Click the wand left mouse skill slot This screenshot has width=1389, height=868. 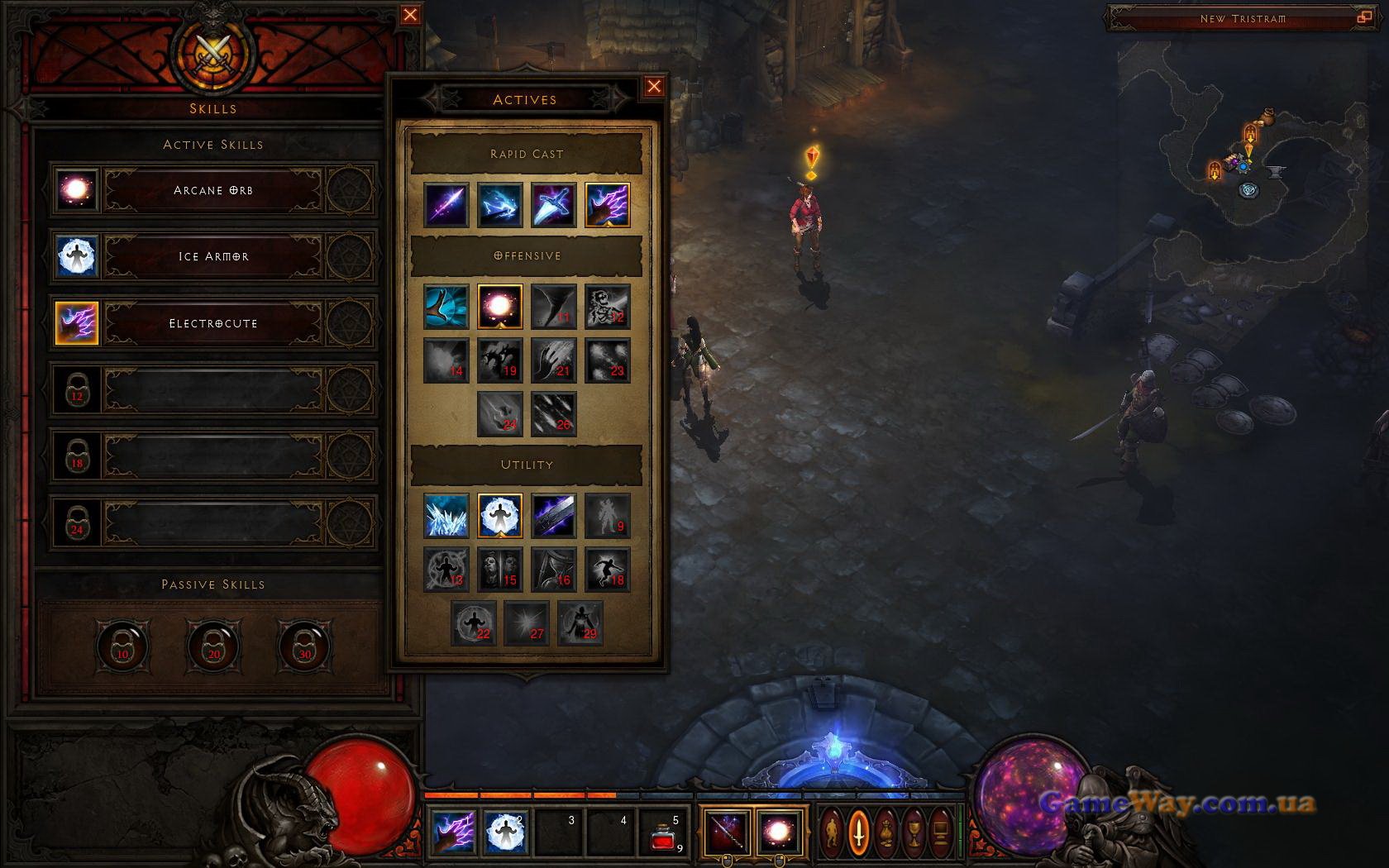coord(728,832)
